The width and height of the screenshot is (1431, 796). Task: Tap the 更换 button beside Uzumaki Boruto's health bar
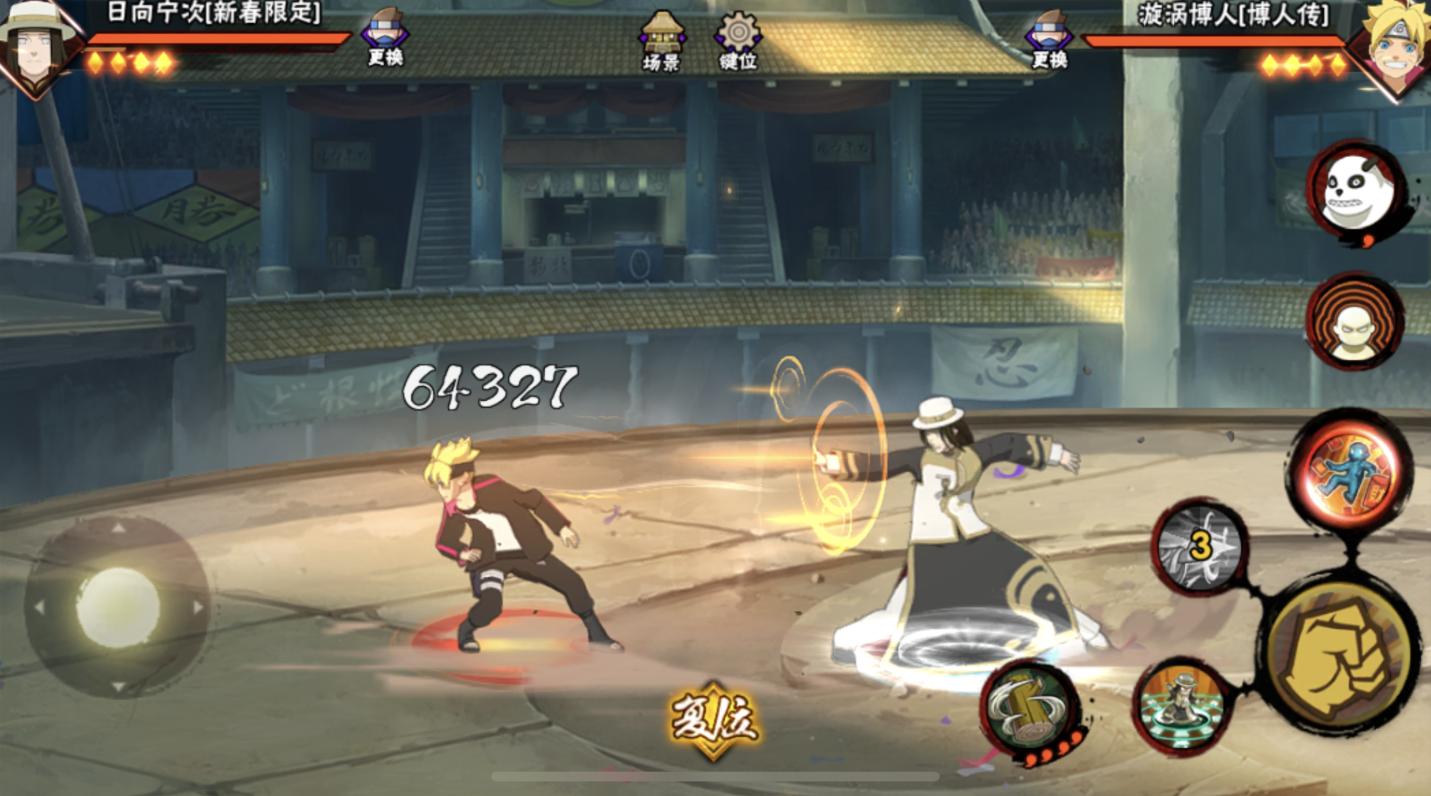click(1049, 37)
